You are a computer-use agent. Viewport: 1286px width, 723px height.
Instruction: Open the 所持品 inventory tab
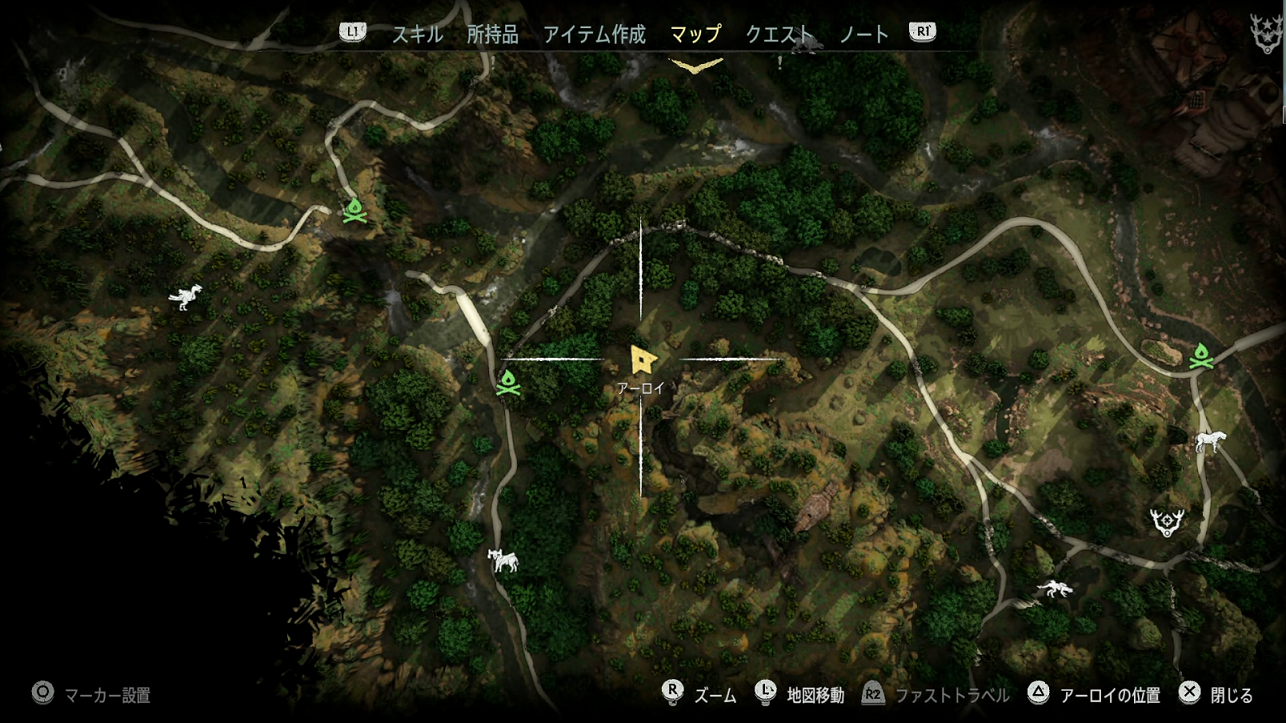click(x=492, y=34)
